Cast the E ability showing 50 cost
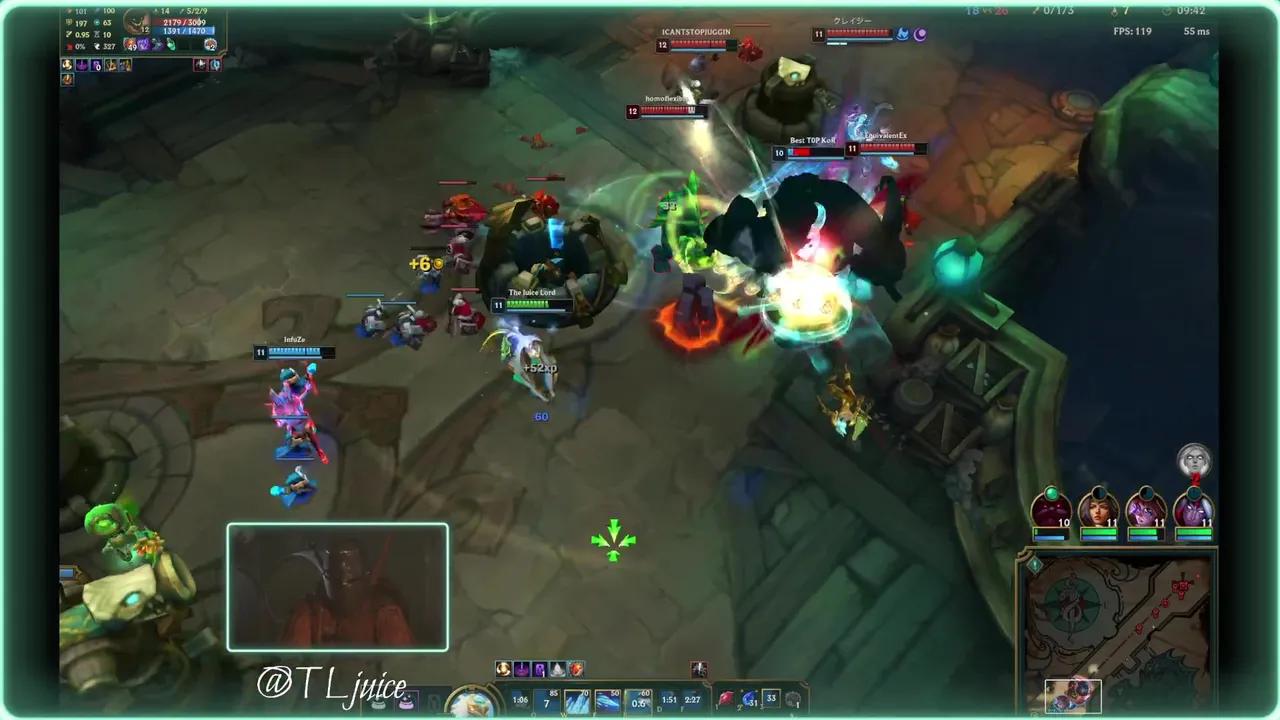The image size is (1280, 720). pos(608,700)
